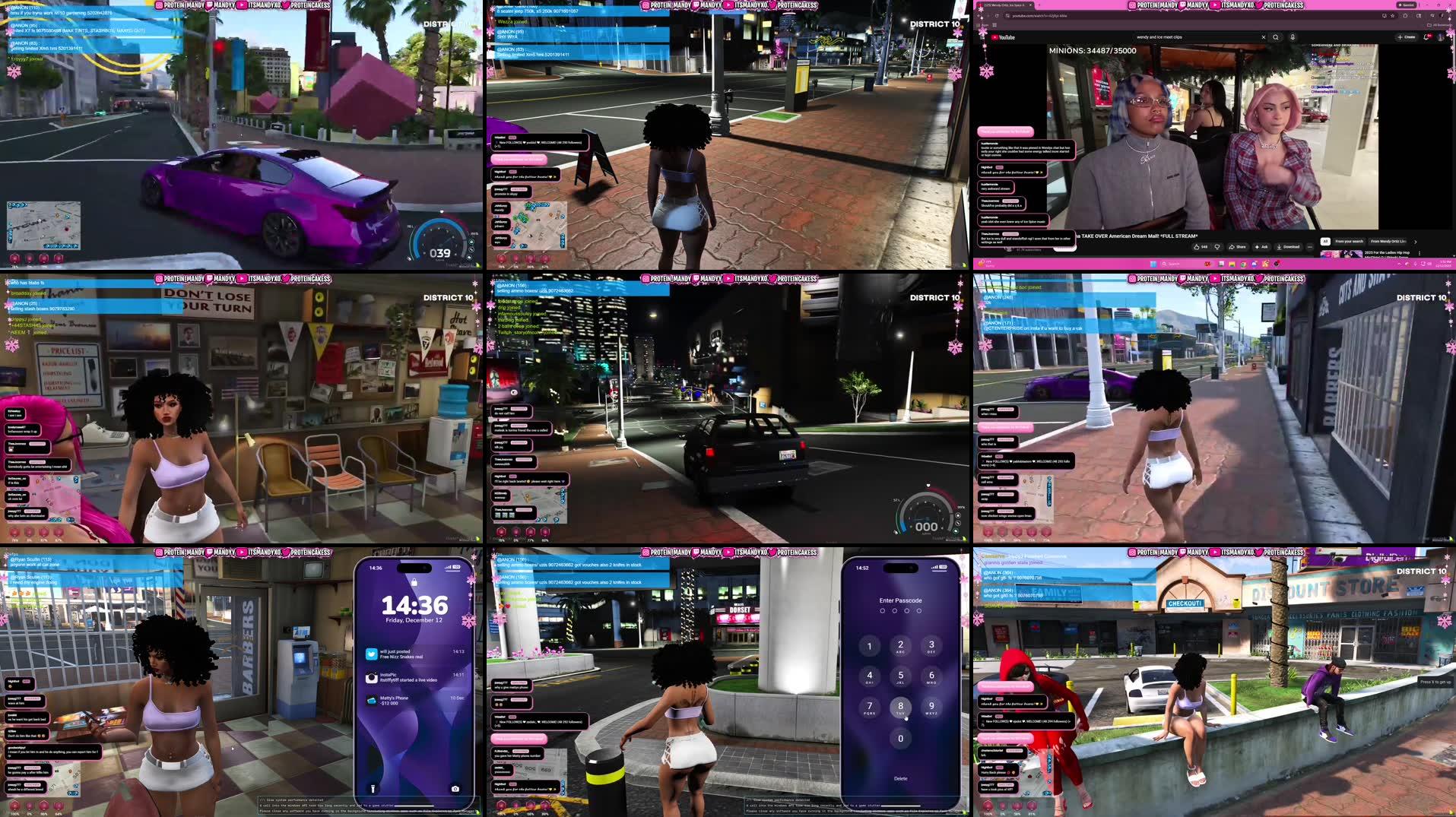
Task: Select the All filter chip on YouTube
Action: 1325,241
